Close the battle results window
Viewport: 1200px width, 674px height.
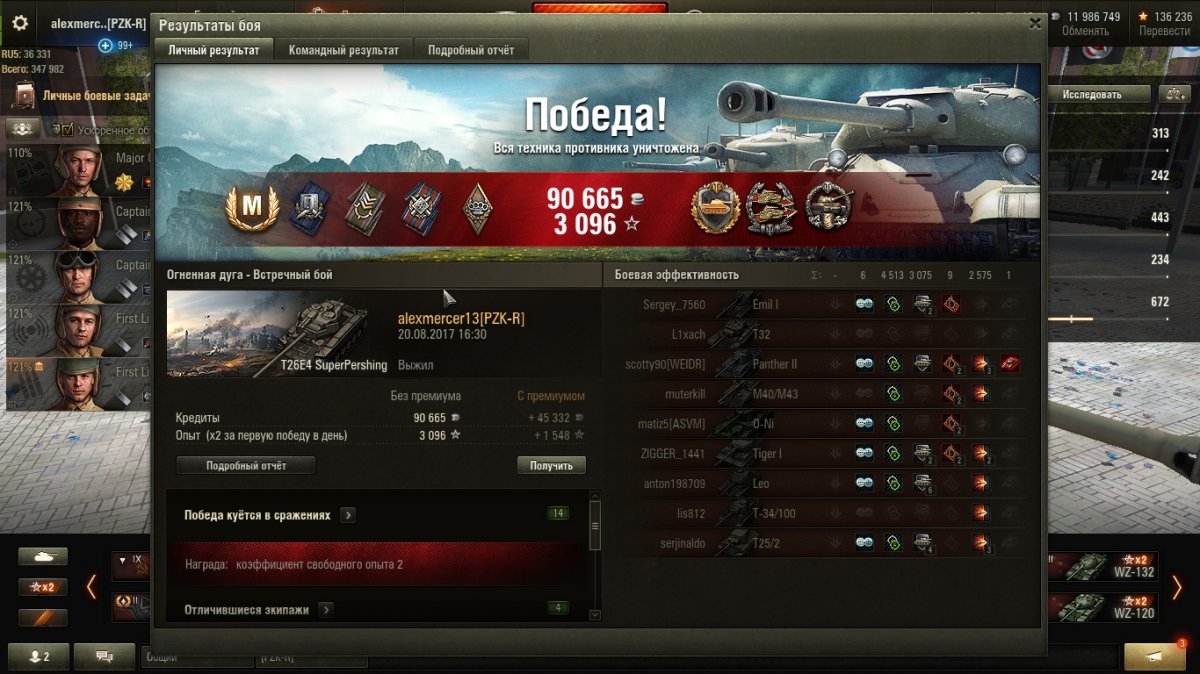tap(1035, 24)
